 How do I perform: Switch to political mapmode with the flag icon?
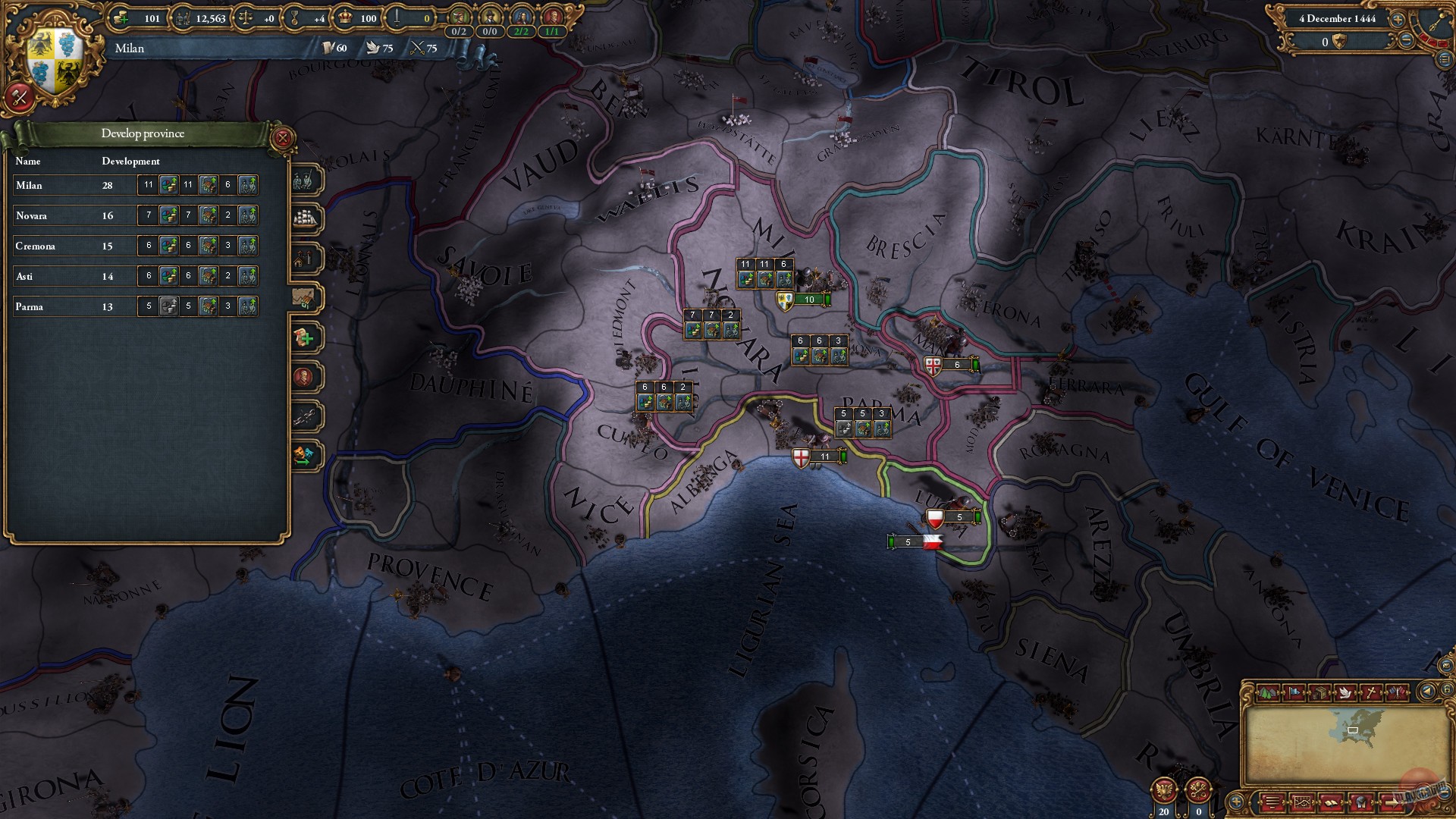click(1294, 692)
